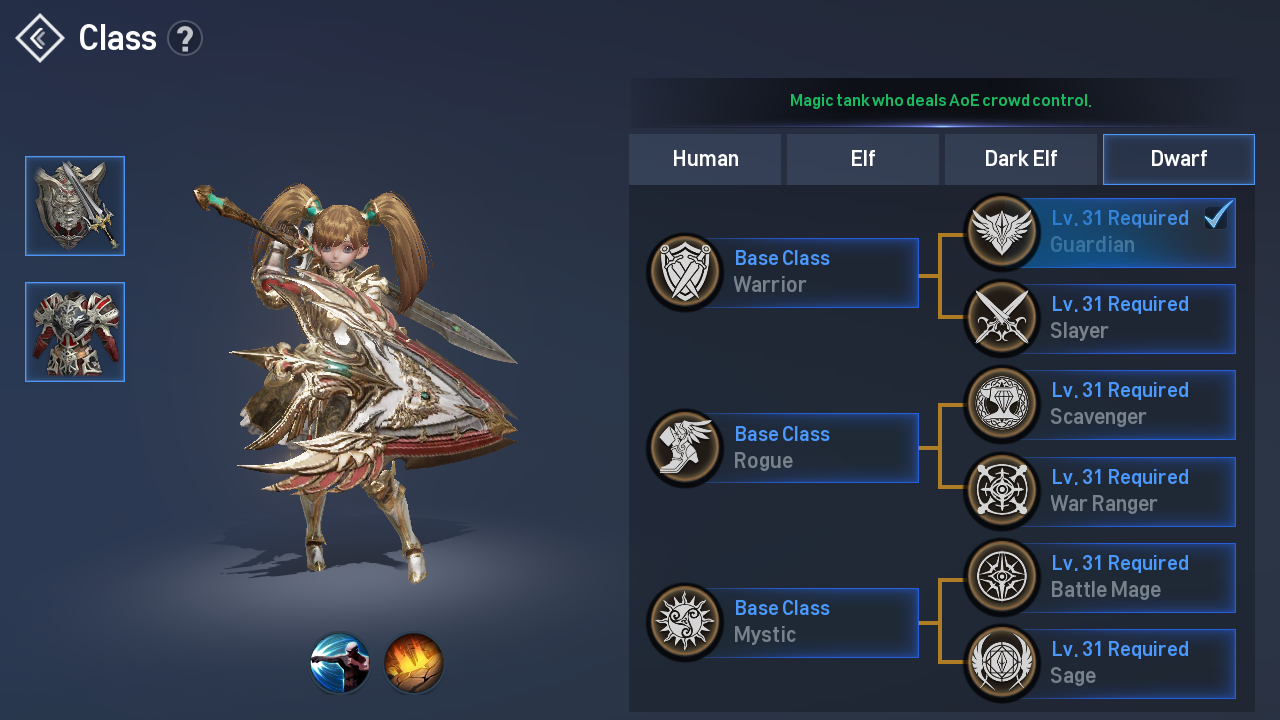Open the Class help question mark

pyautogui.click(x=185, y=37)
